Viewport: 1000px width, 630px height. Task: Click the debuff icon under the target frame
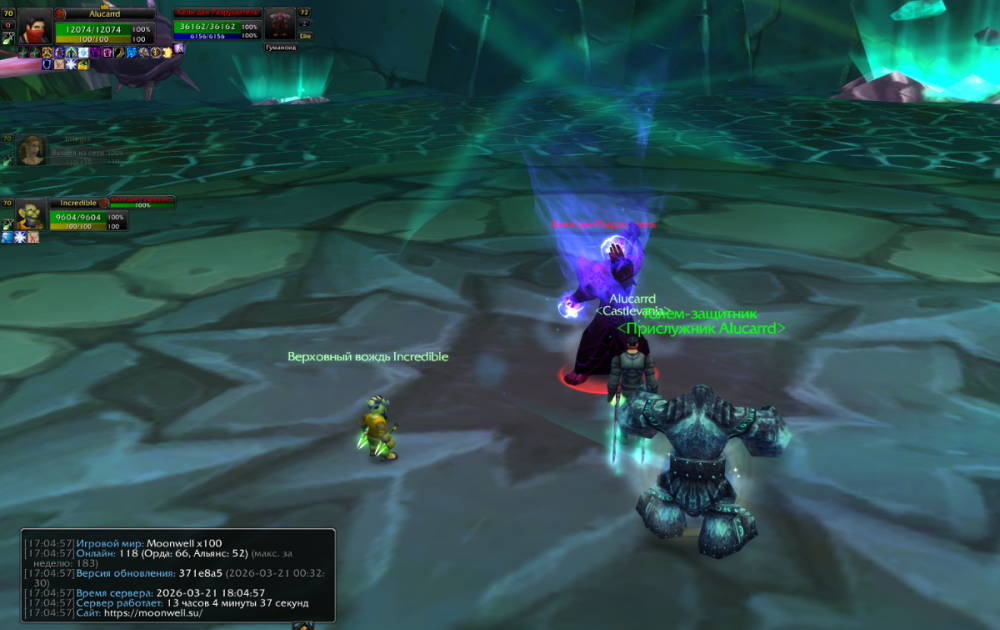coord(179,47)
